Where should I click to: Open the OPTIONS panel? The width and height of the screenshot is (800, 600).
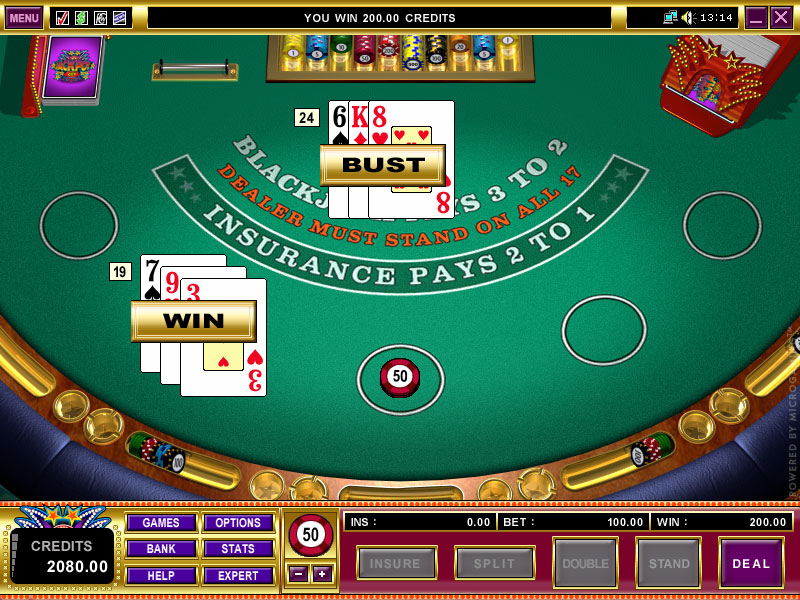click(238, 523)
